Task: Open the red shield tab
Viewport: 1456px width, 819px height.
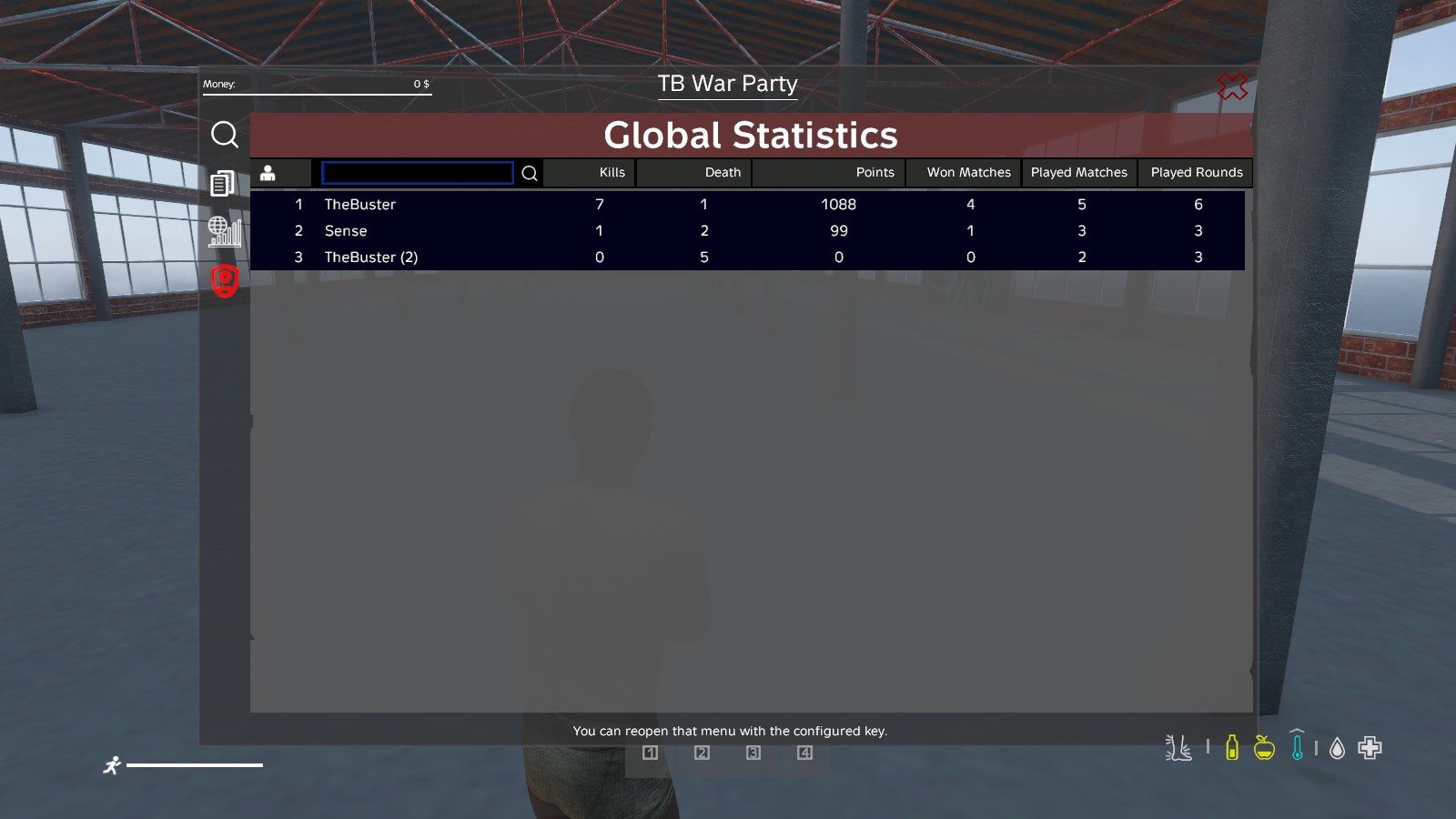Action: coord(225,281)
